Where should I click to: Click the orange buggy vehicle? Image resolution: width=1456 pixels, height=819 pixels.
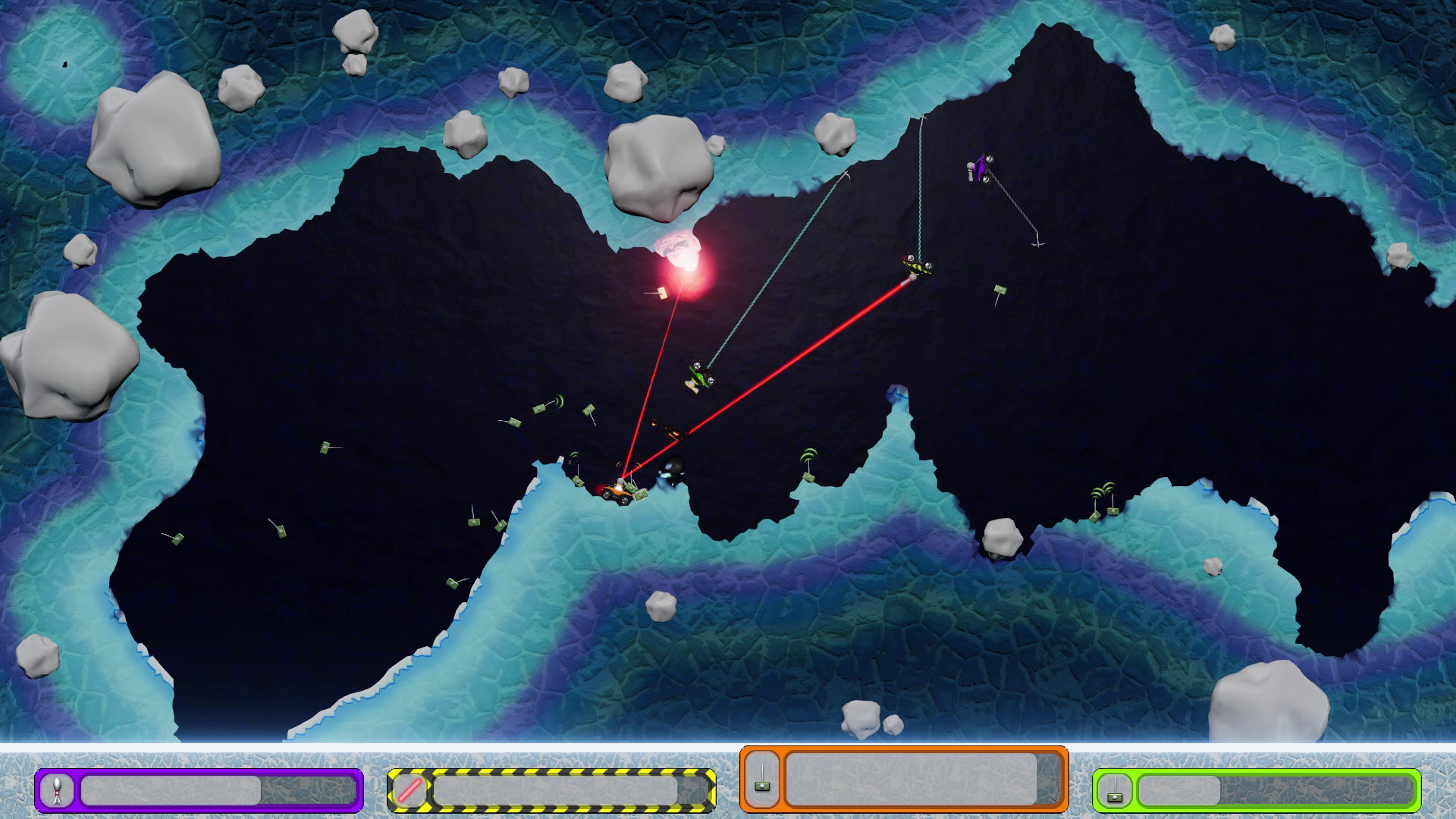tap(617, 494)
